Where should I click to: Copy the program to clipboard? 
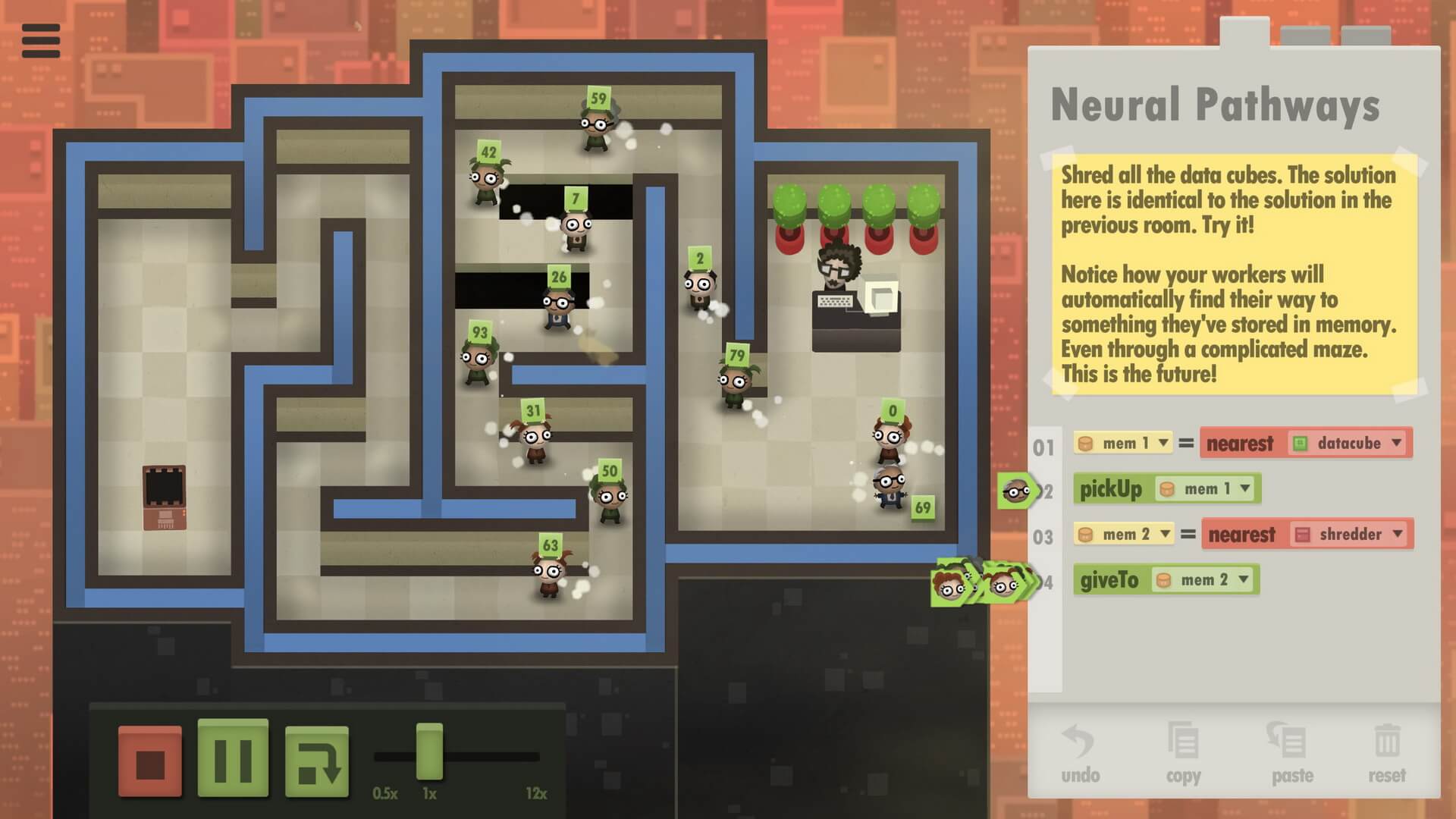[1183, 754]
